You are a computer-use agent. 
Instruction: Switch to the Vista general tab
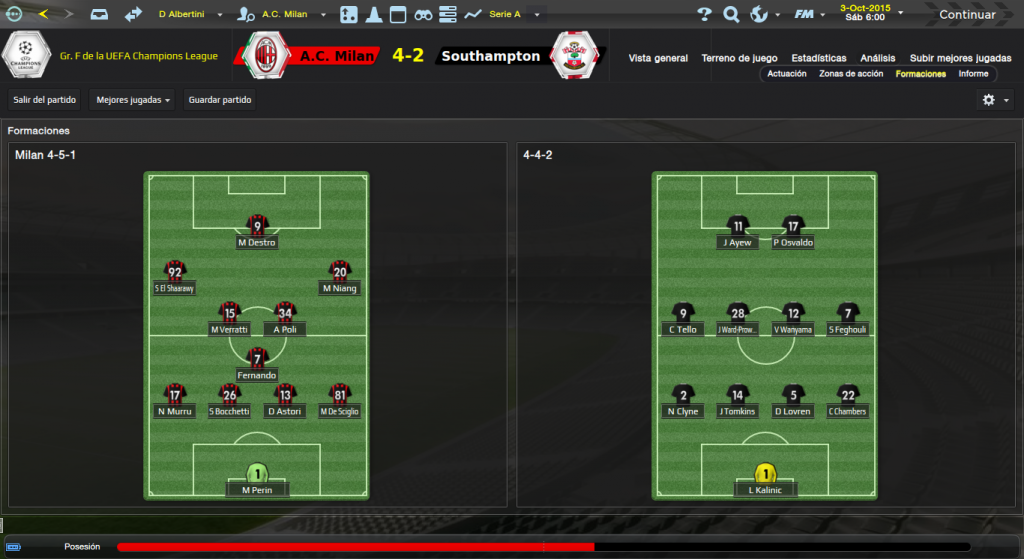(x=658, y=58)
